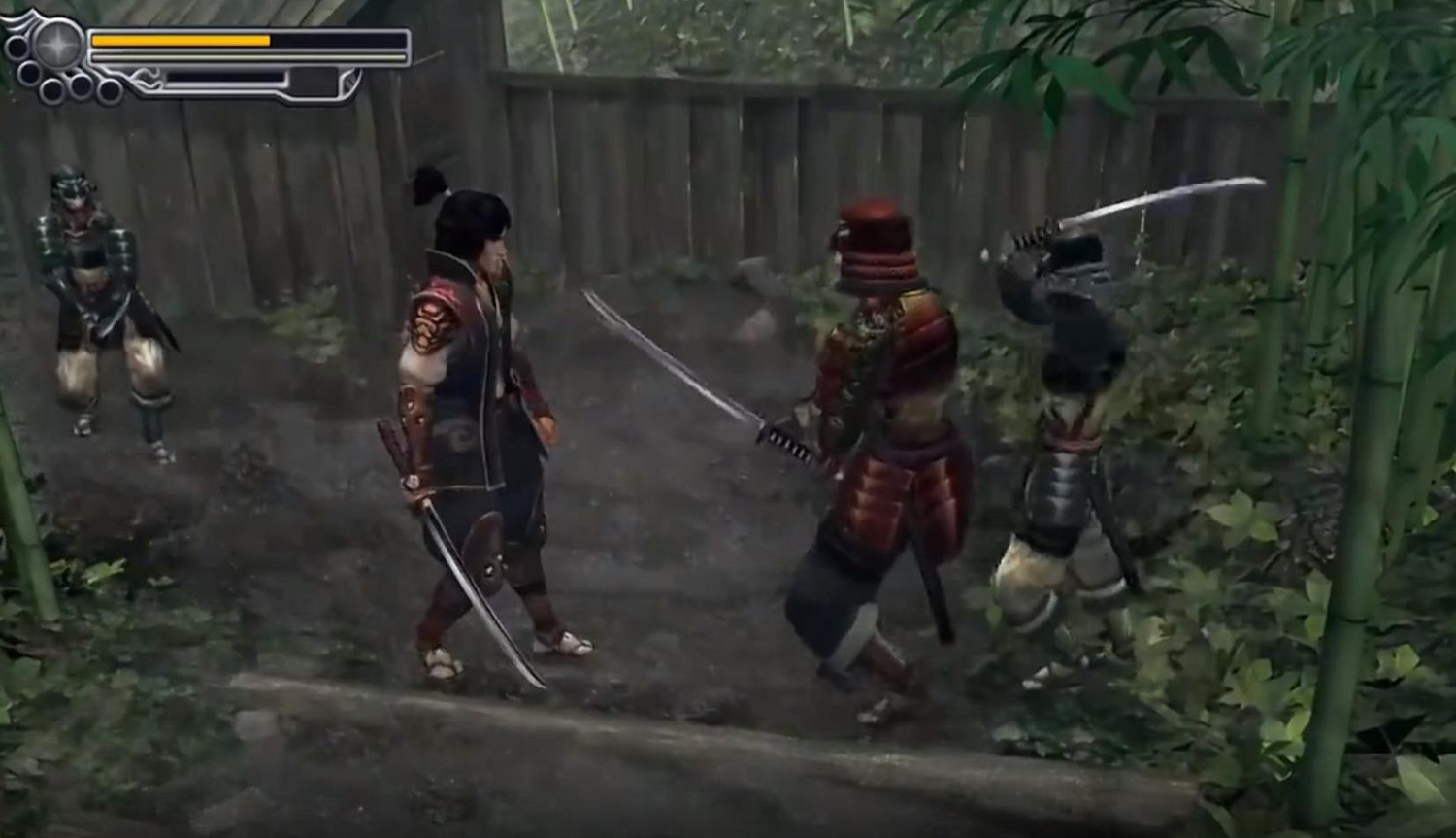1456x838 pixels.
Task: Select the rightmost small orb slot
Action: [110, 89]
